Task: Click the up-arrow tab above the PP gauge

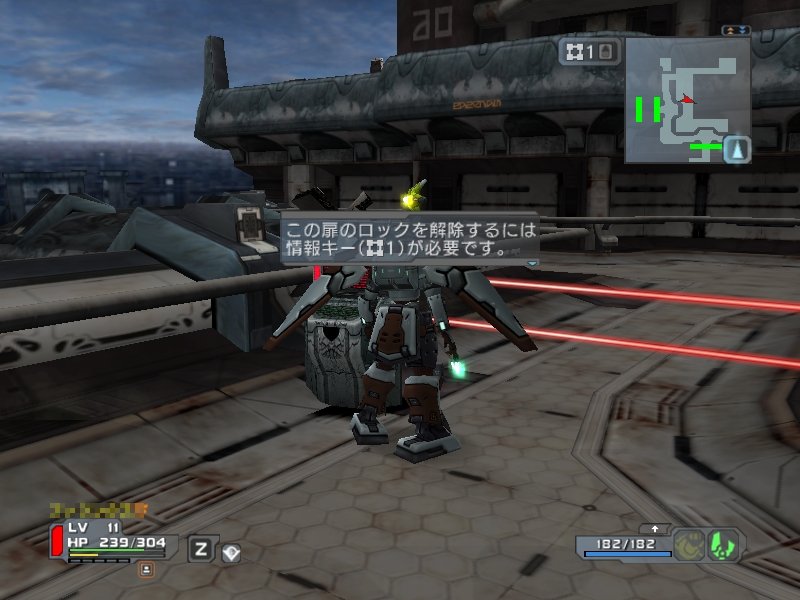Action: coord(655,528)
